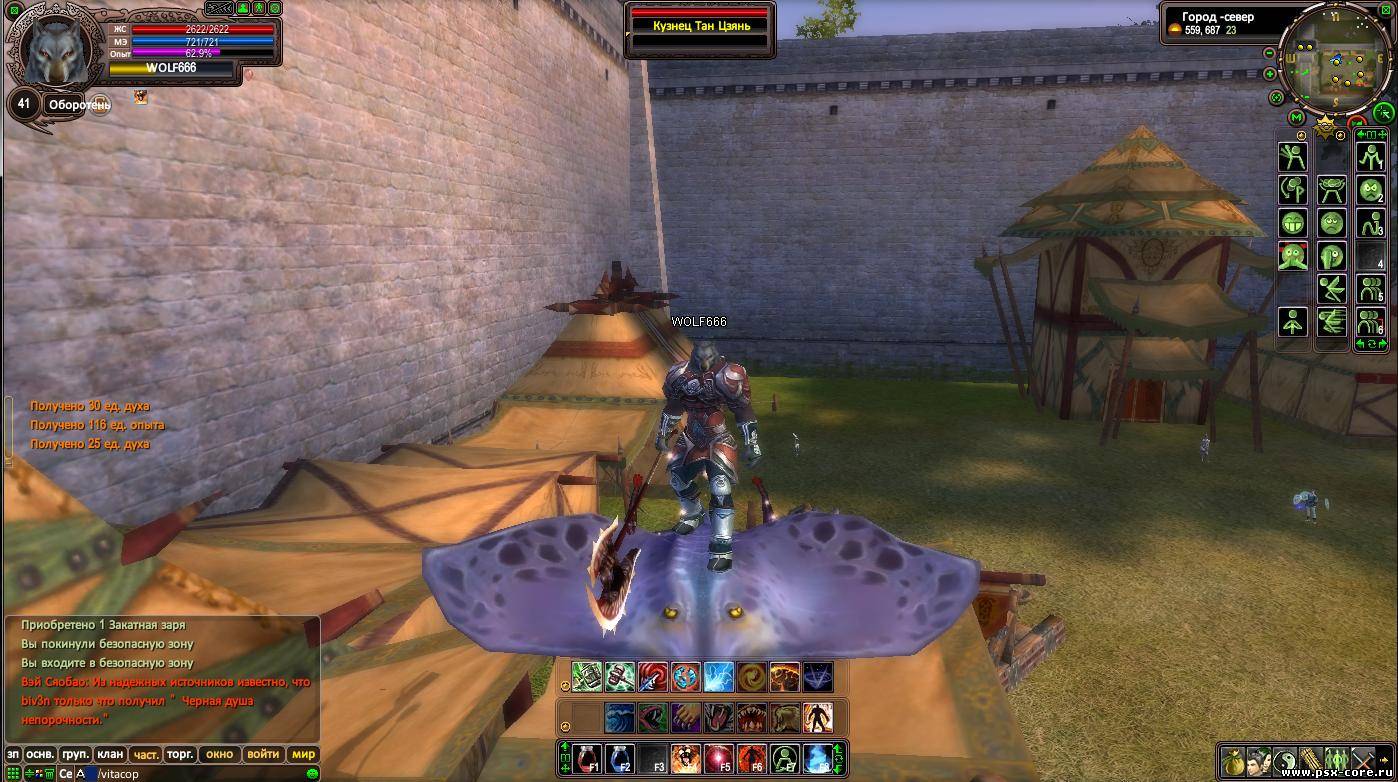
Task: Select the "торг." trade chat tab
Action: click(180, 754)
